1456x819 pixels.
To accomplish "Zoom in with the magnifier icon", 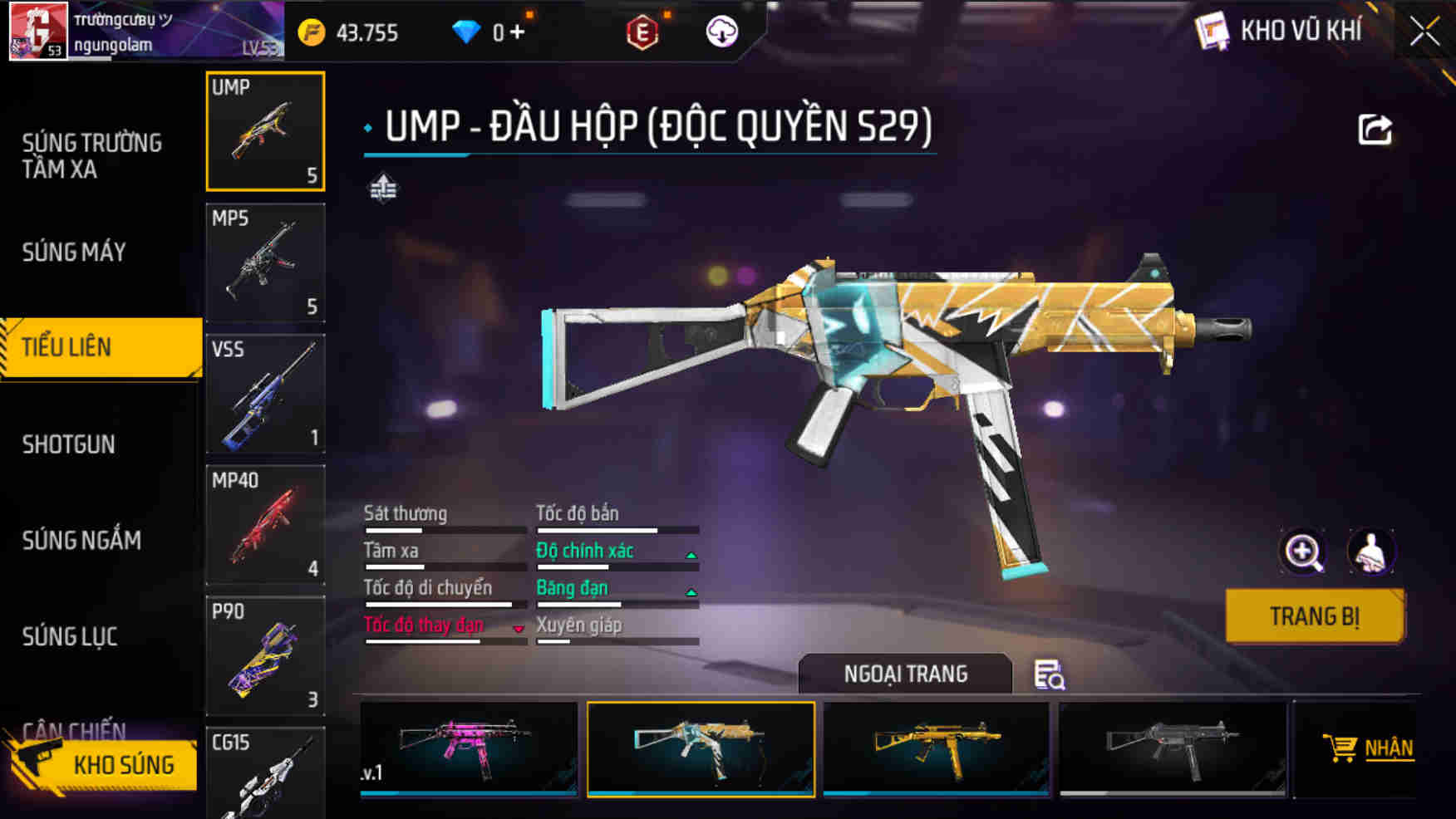I will coord(1303,552).
